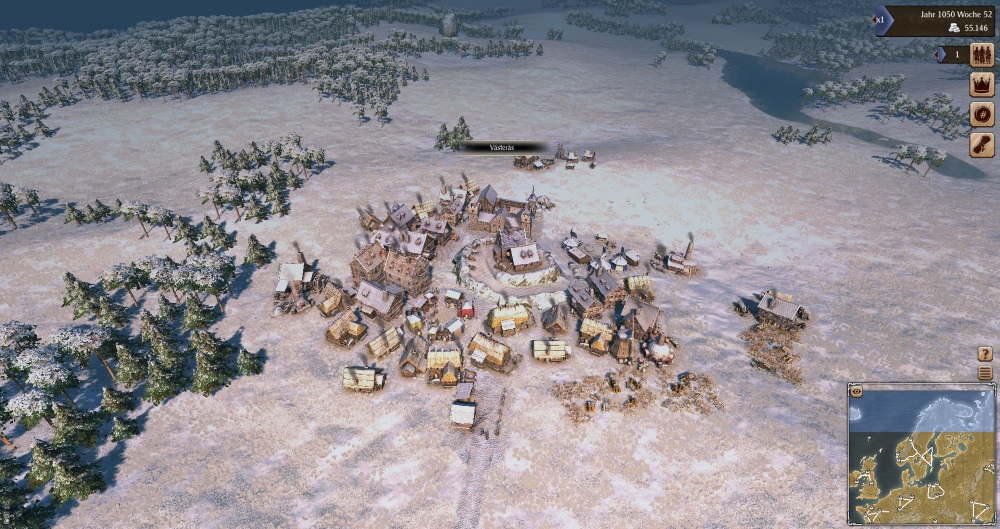The image size is (1000, 529).
Task: Select the Västerås town name label
Action: pos(503,147)
